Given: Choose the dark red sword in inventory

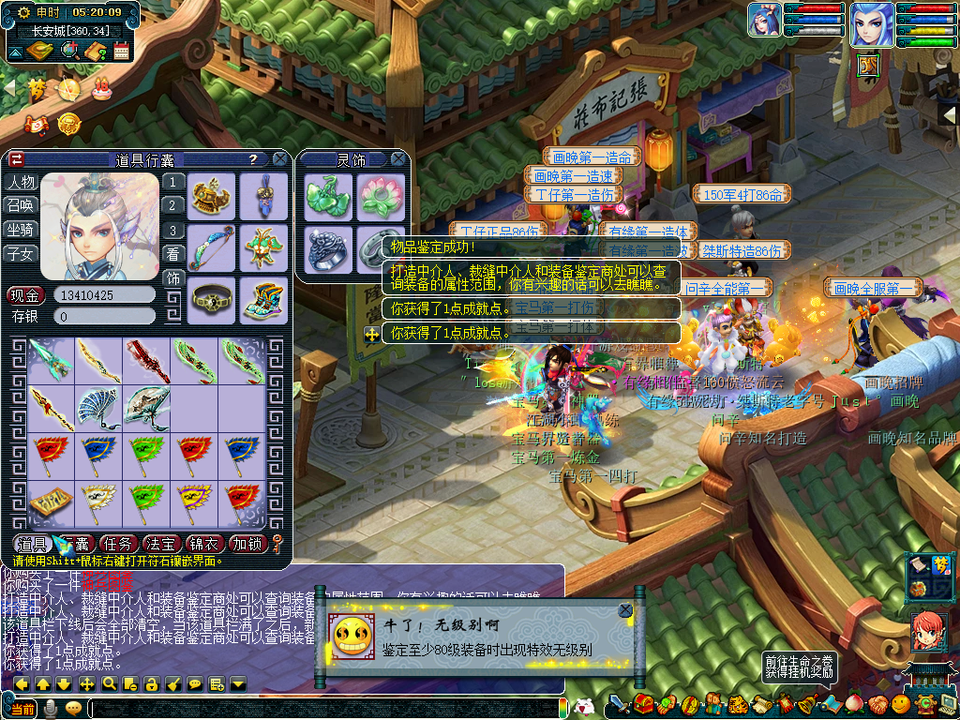Looking at the screenshot, I should pyautogui.click(x=147, y=358).
